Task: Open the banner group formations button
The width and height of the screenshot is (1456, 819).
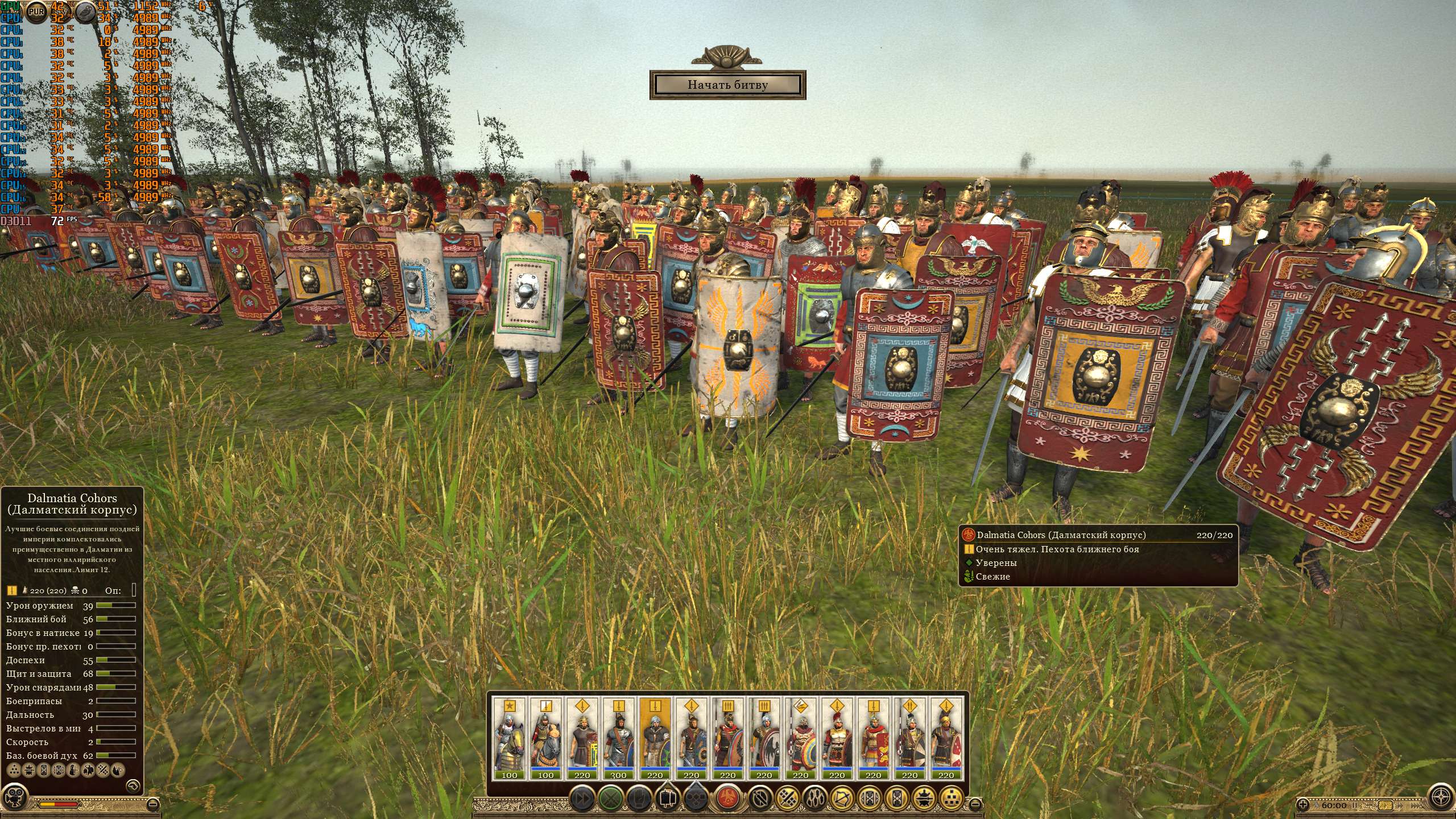Action: point(667,798)
